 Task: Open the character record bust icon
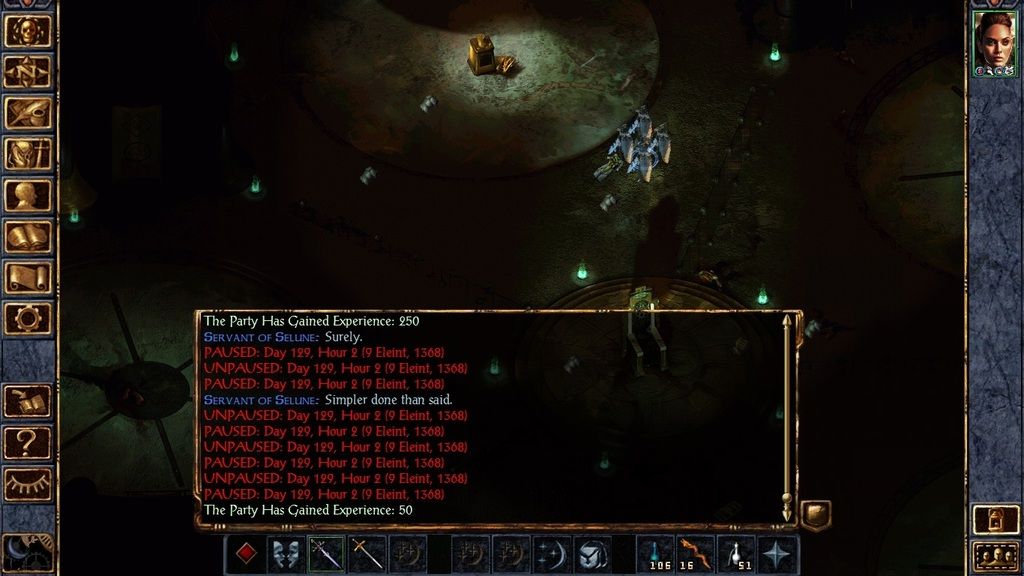pos(28,195)
